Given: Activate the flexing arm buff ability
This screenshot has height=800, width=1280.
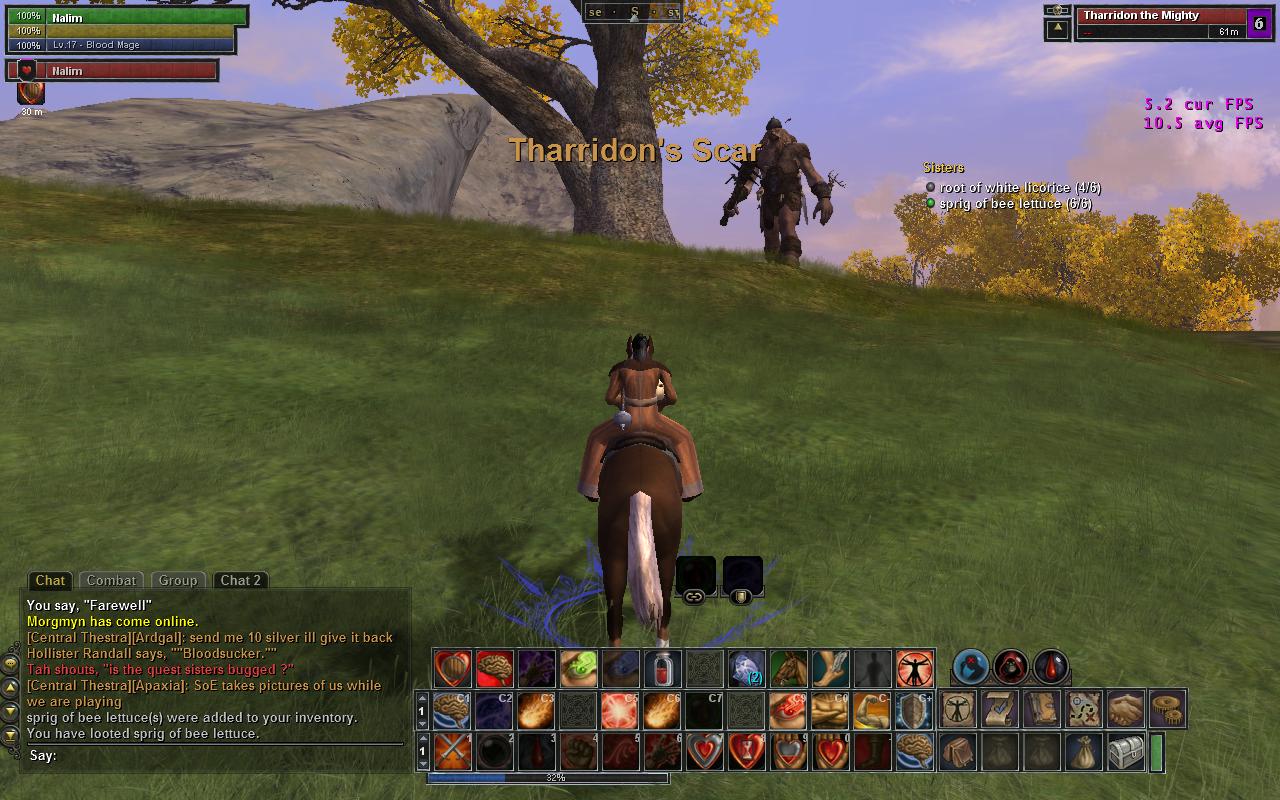Looking at the screenshot, I should pos(872,711).
